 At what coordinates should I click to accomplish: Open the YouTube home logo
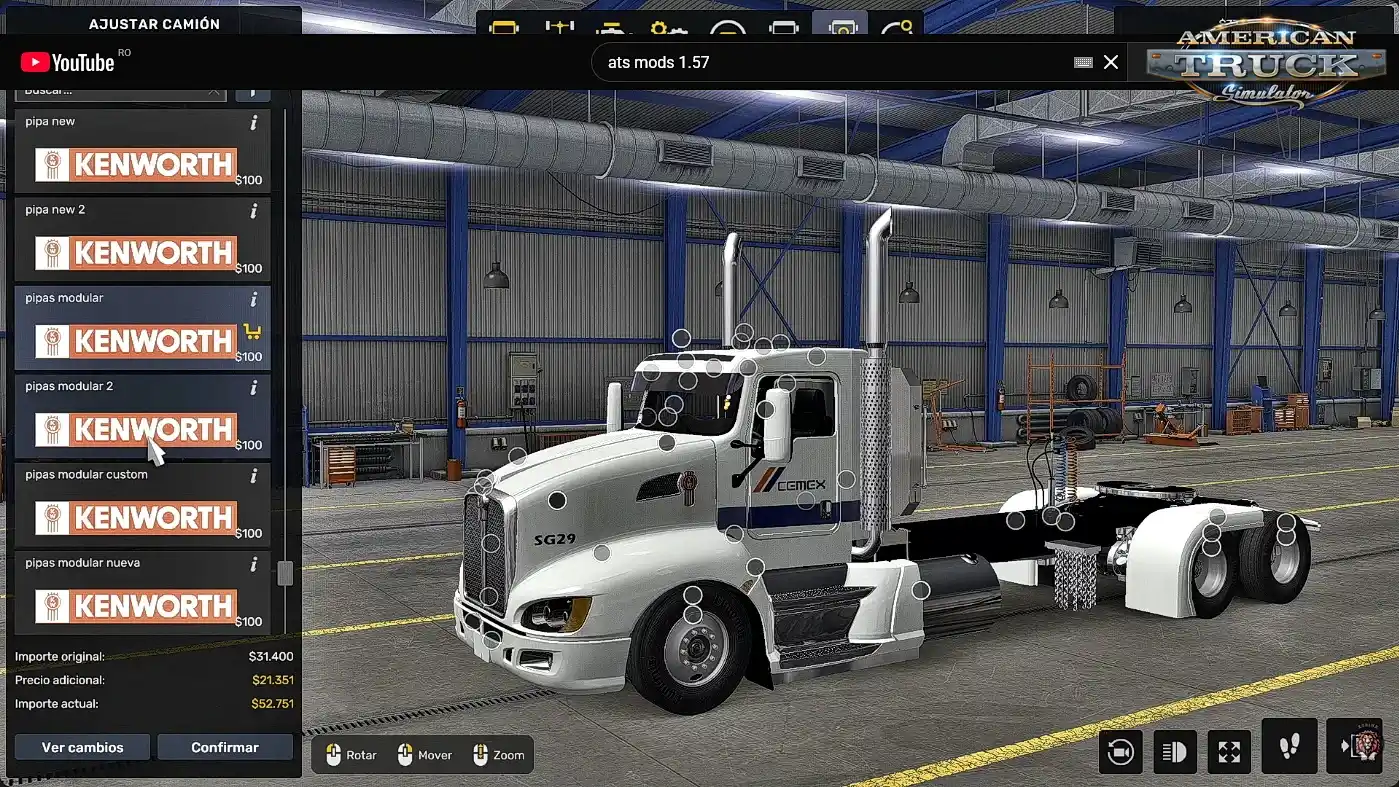(68, 63)
